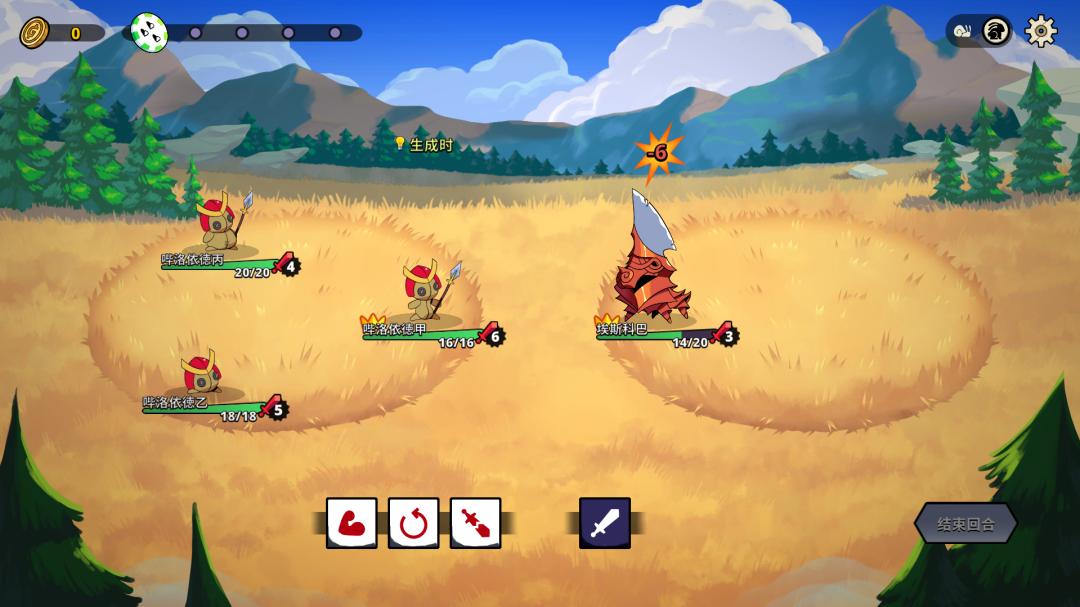
Task: Choose the red circular arrow ability card
Action: (413, 523)
